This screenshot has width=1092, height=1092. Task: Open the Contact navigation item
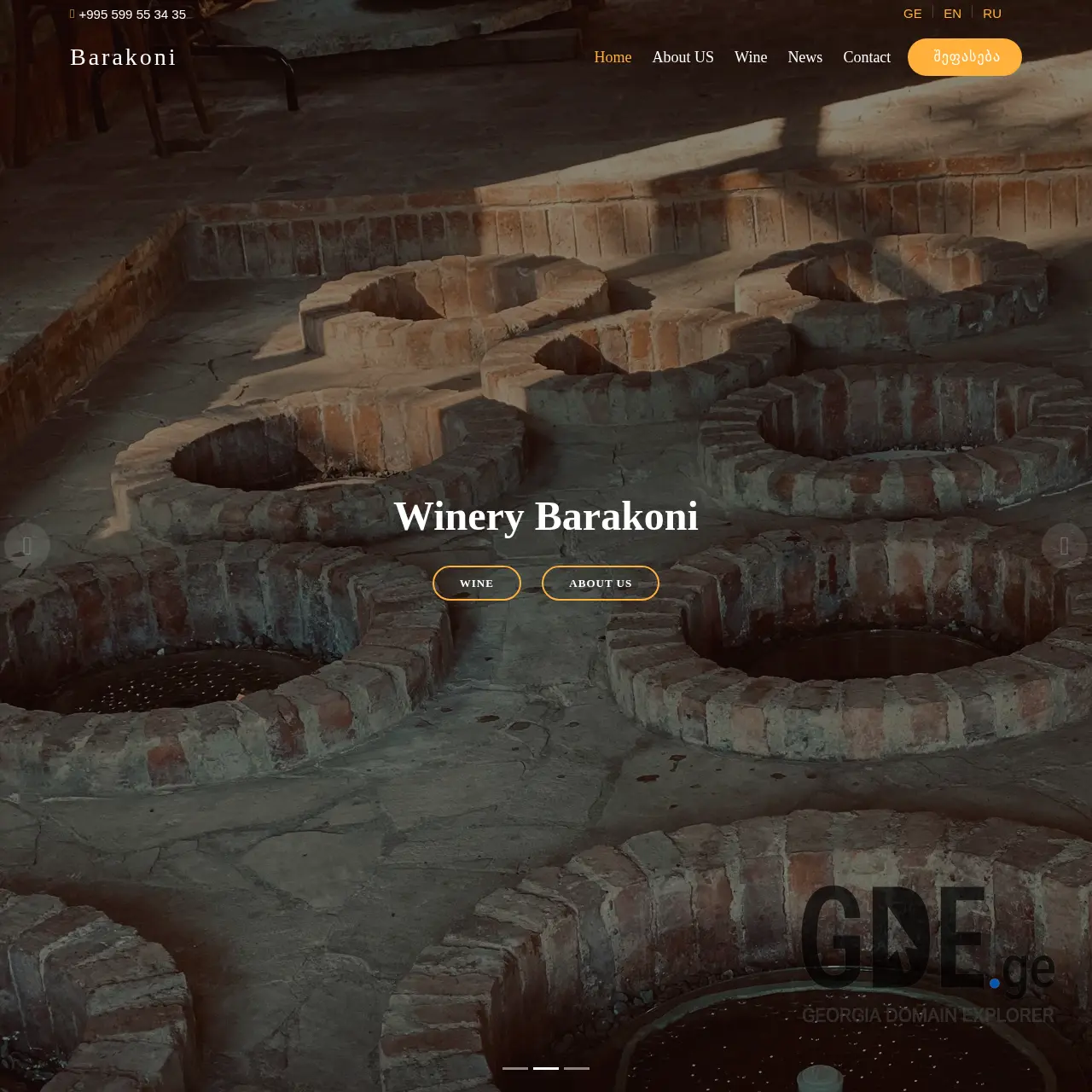coord(867,57)
